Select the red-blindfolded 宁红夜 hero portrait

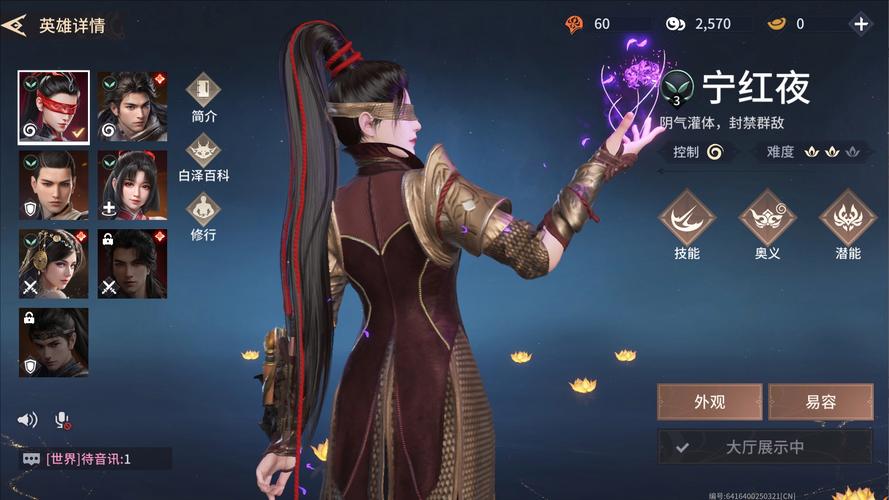(53, 107)
